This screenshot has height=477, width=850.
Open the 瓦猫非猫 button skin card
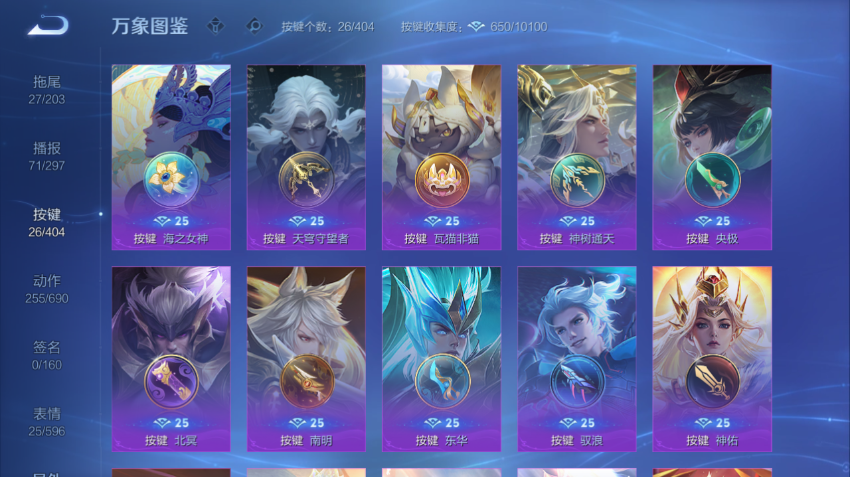(x=441, y=157)
